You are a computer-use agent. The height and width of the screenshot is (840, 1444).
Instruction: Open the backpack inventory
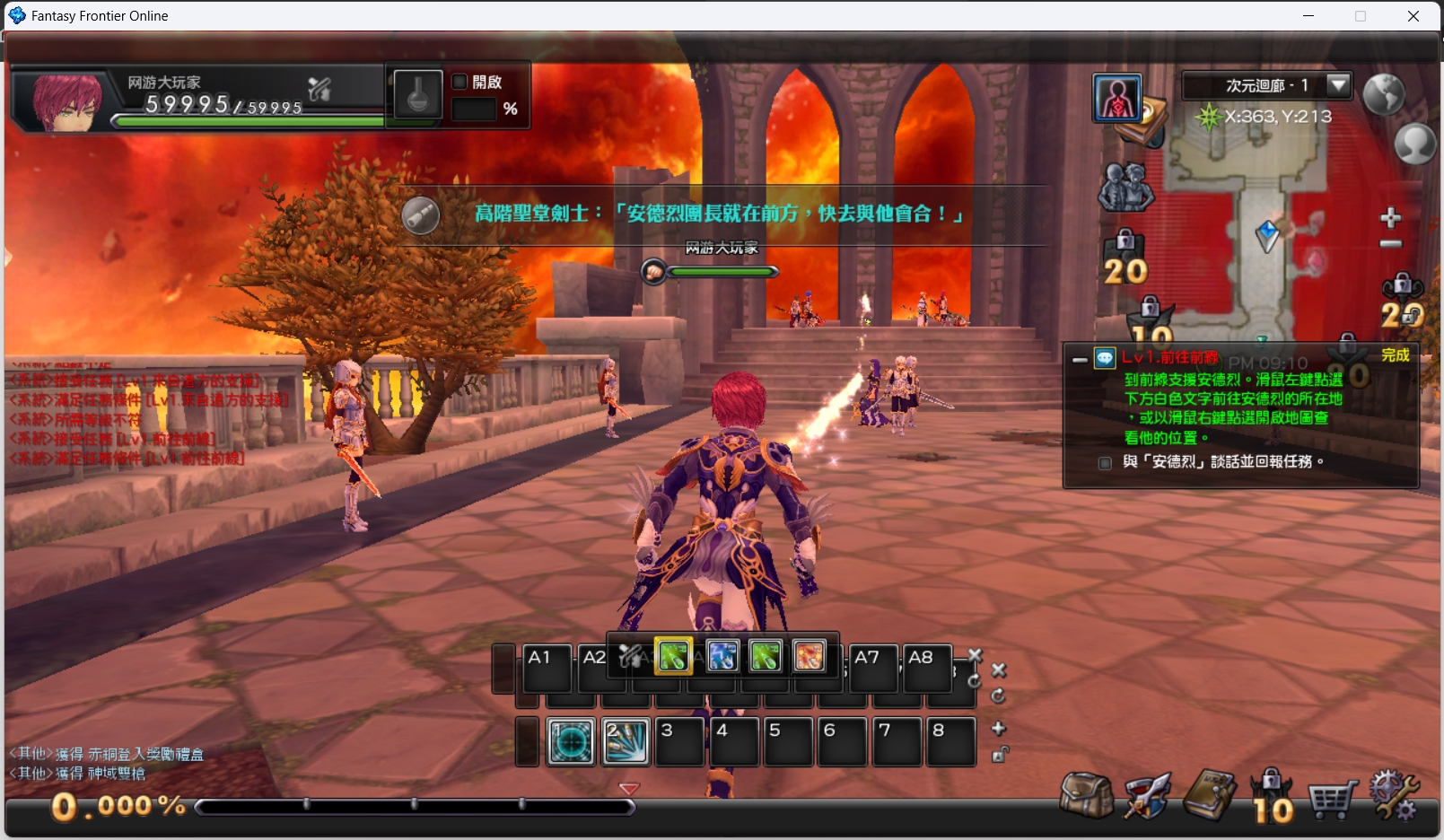(x=1086, y=794)
